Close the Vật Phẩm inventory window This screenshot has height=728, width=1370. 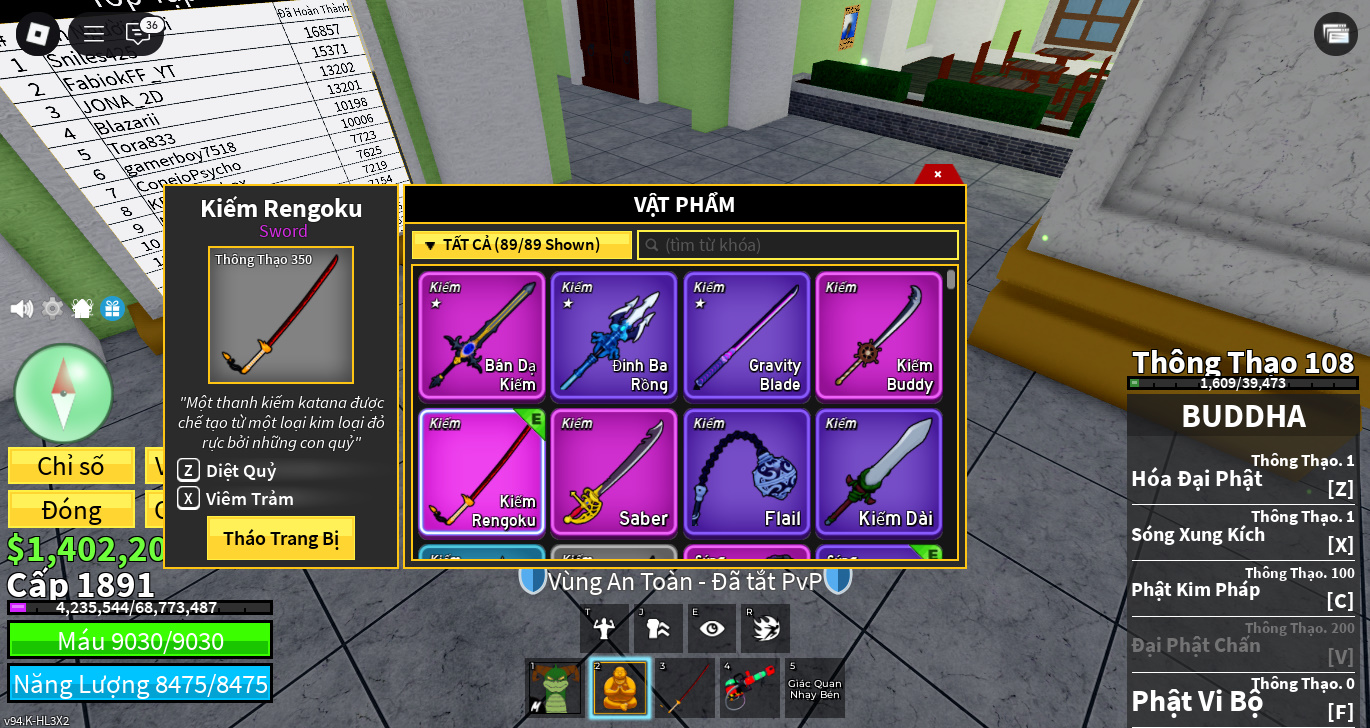938,174
